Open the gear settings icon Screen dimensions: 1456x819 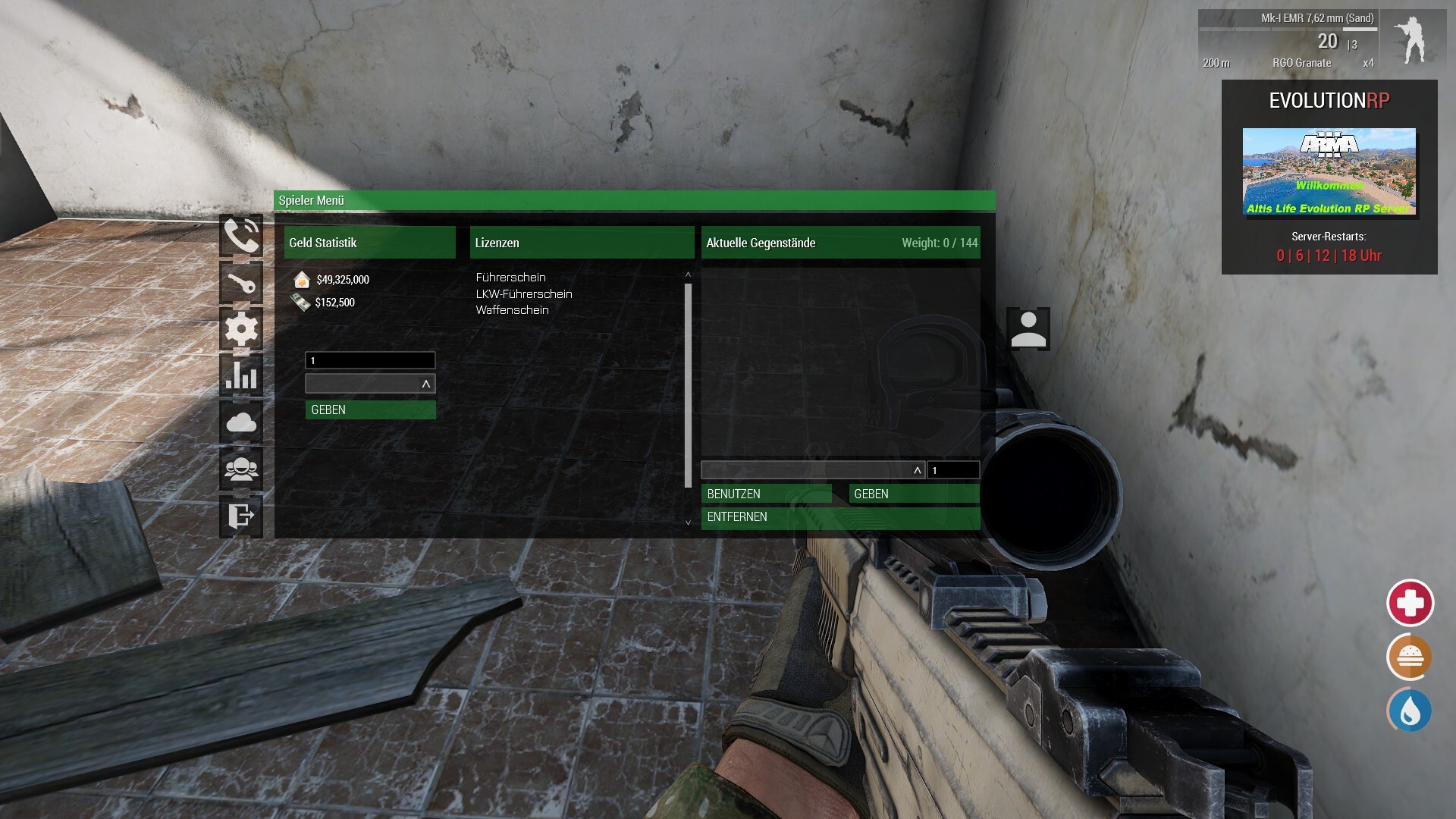(x=241, y=329)
